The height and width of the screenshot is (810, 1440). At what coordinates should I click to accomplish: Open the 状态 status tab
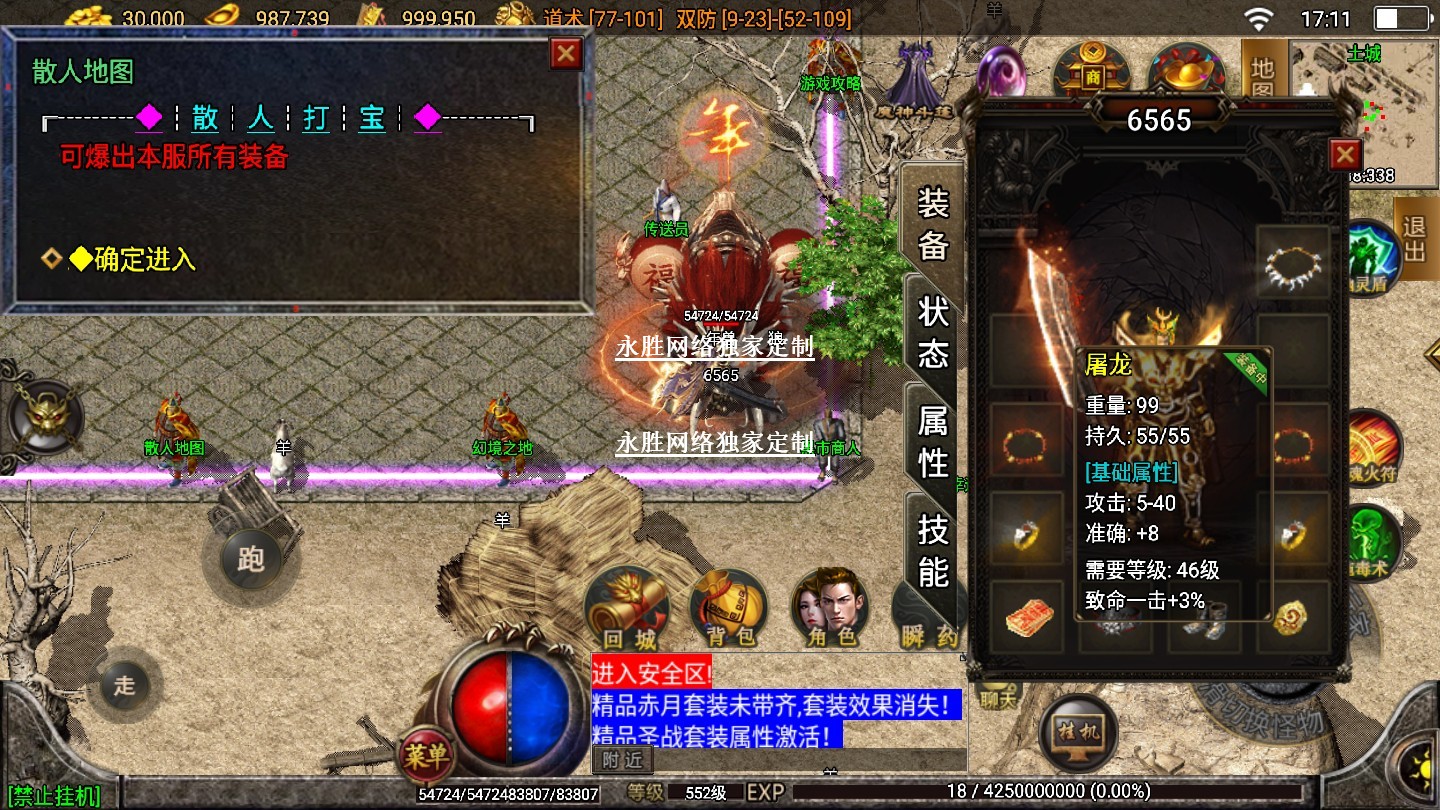pyautogui.click(x=932, y=332)
